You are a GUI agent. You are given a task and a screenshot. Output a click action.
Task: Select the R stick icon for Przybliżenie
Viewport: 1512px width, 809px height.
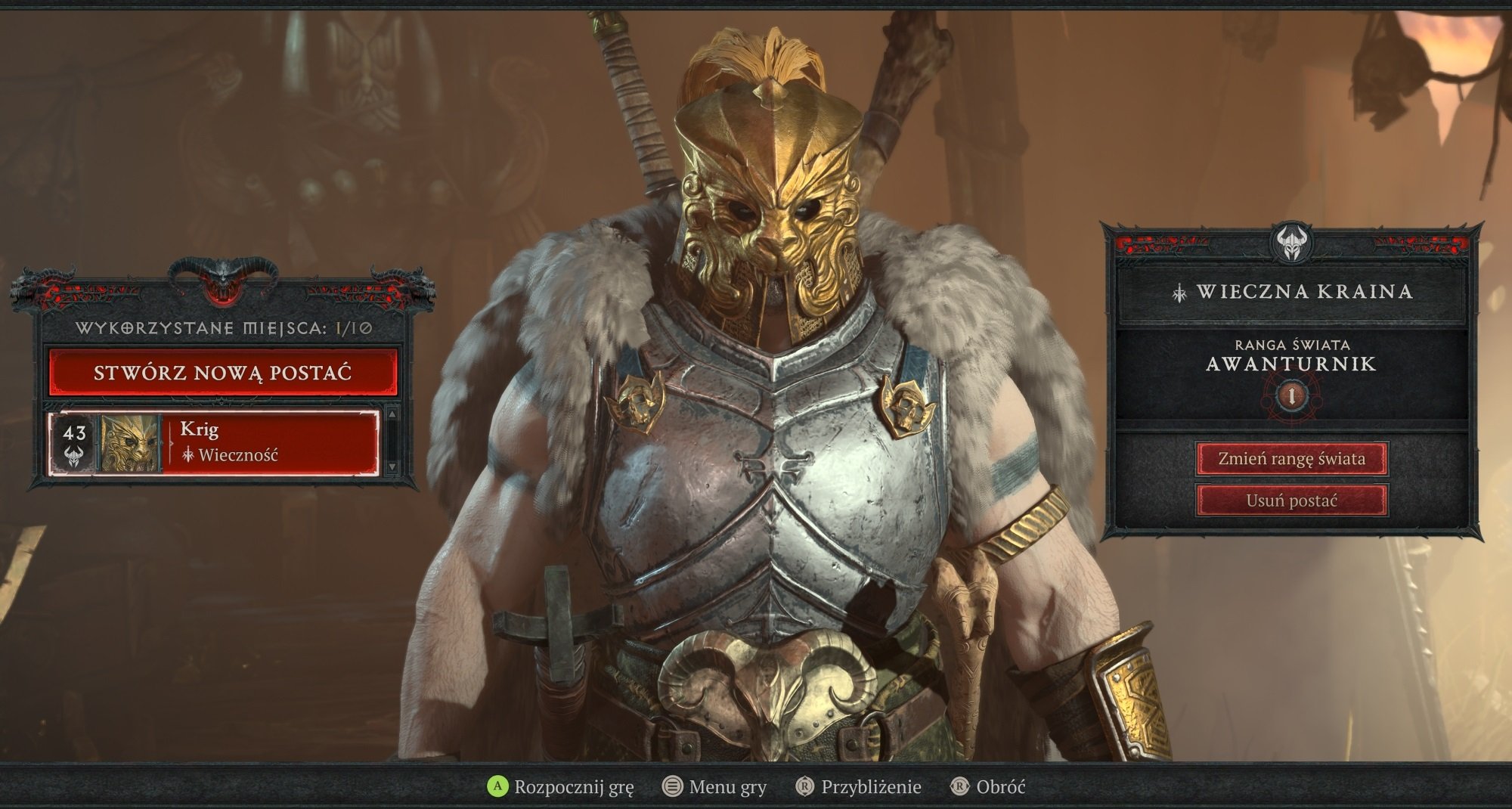804,786
